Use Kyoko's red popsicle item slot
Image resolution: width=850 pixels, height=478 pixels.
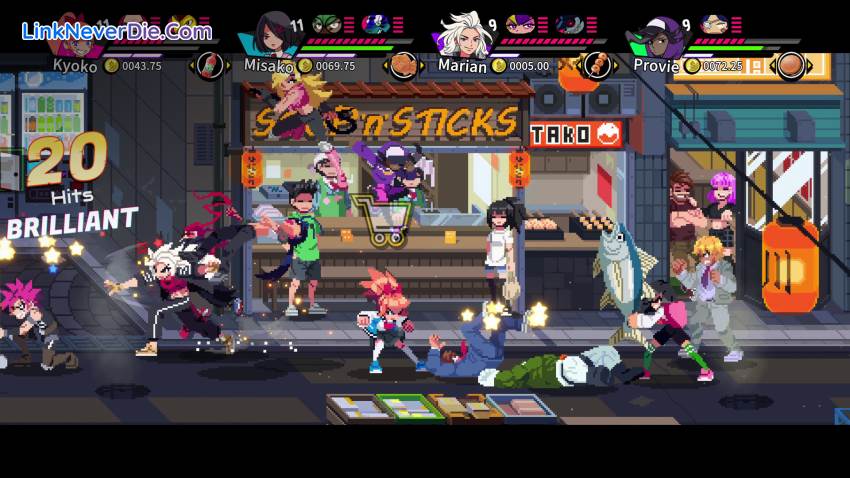(x=210, y=66)
